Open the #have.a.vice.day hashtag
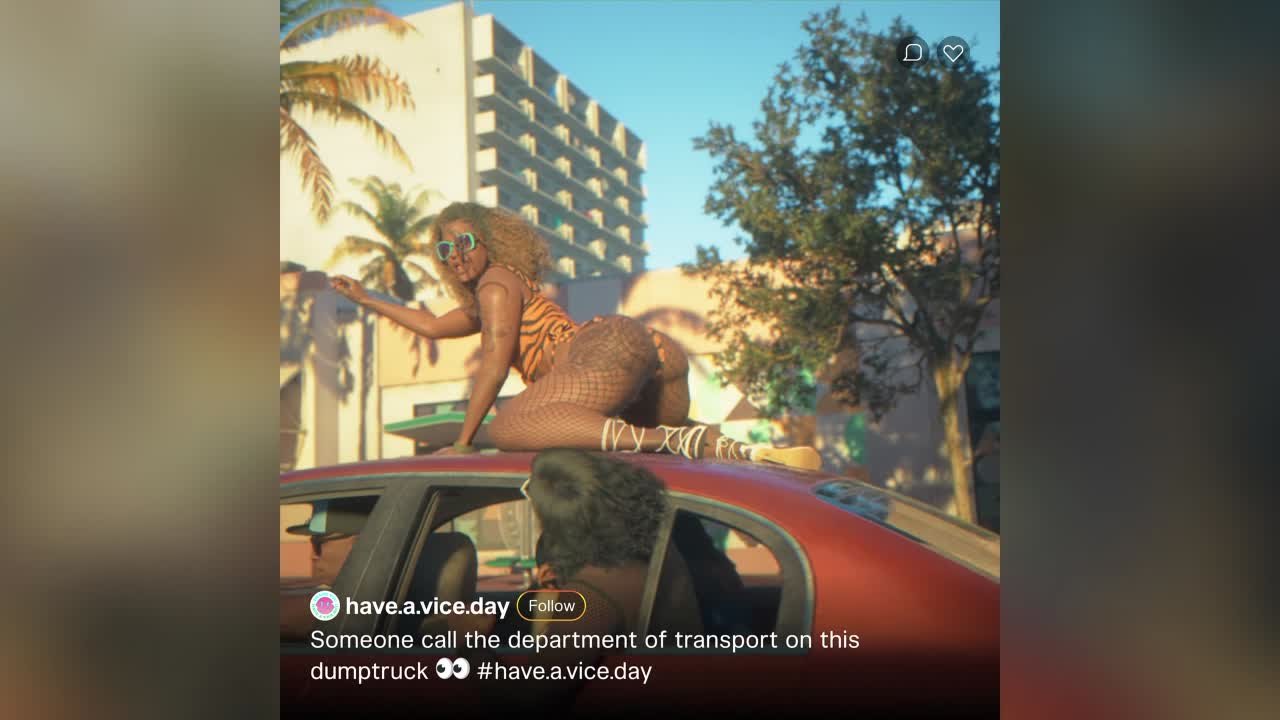Screen dimensions: 1280x720 click(564, 671)
